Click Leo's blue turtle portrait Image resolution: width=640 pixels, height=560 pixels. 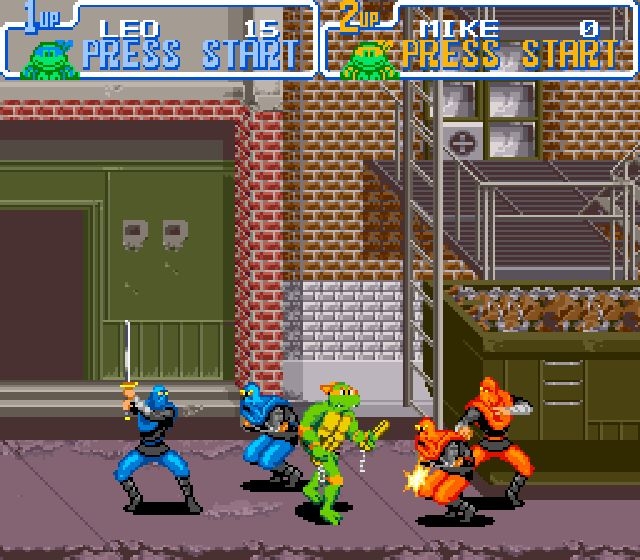[49, 58]
